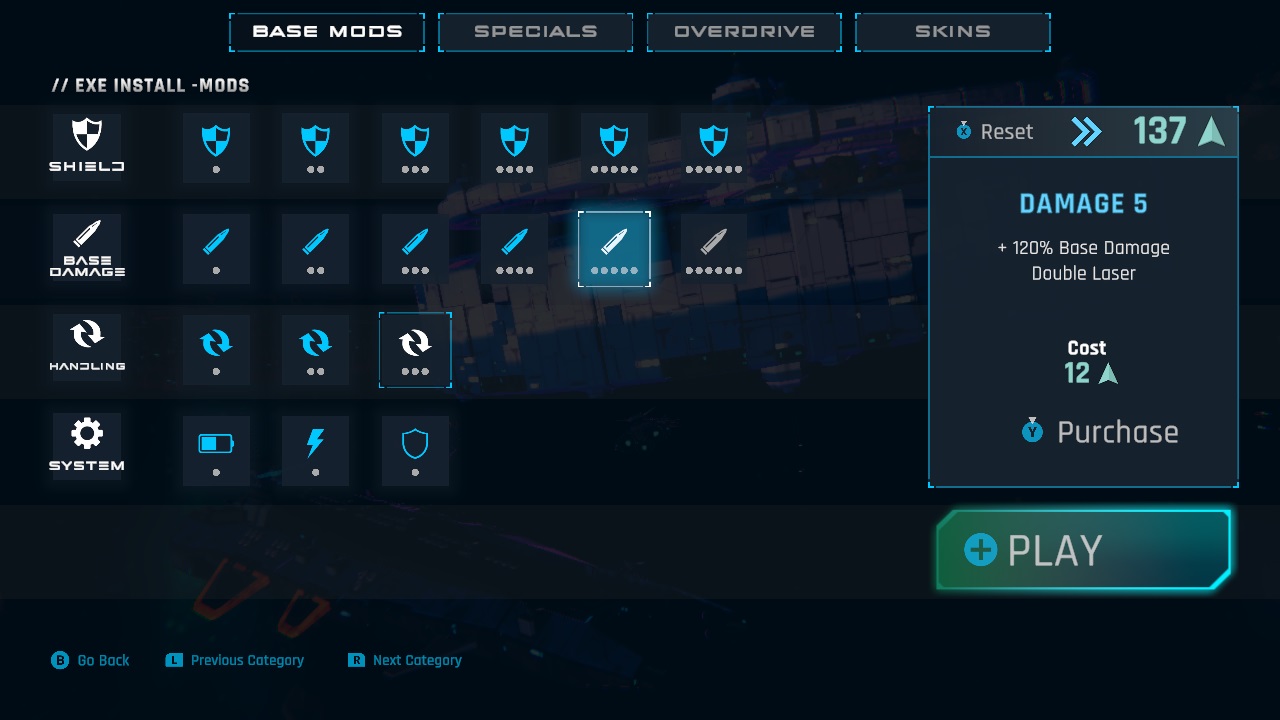Viewport: 1280px width, 720px height.
Task: Select the Base Mods tab
Action: click(327, 32)
